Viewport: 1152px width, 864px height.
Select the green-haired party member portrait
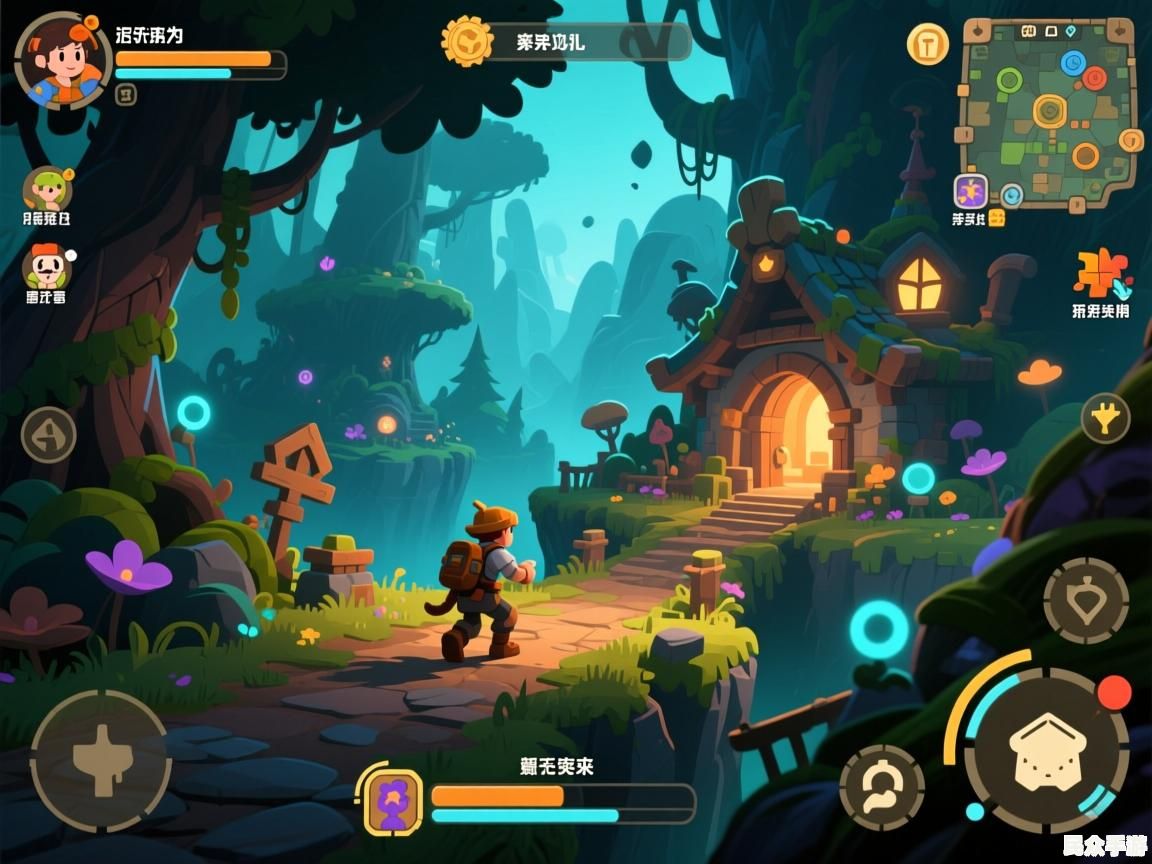click(x=47, y=188)
